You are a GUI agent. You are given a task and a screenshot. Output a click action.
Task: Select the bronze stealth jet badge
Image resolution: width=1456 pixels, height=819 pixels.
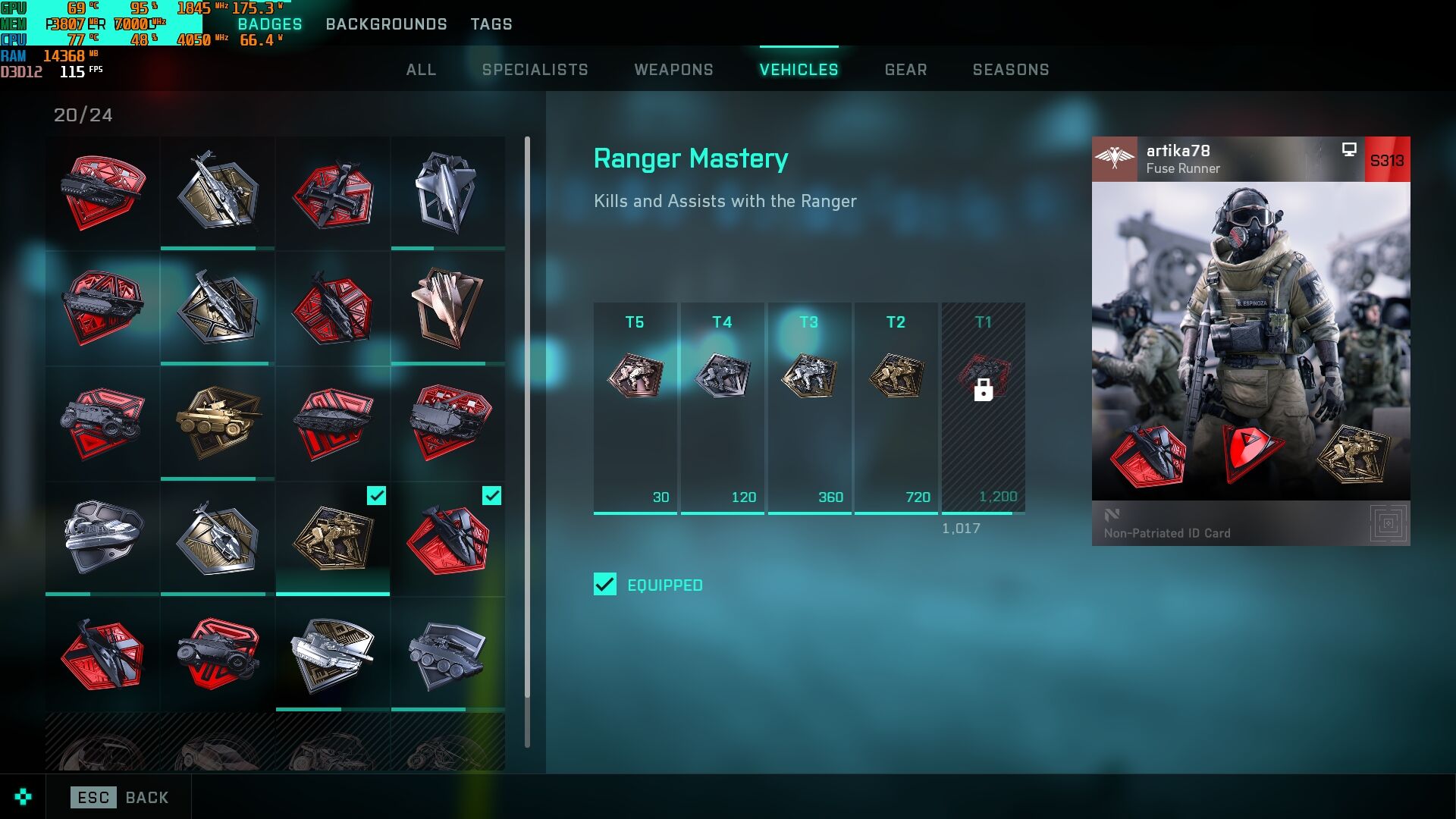click(447, 307)
